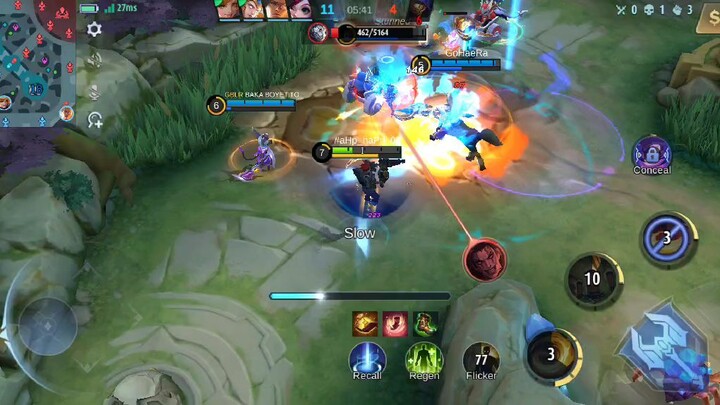
Task: Open the settings gear icon
Action: [x=94, y=30]
